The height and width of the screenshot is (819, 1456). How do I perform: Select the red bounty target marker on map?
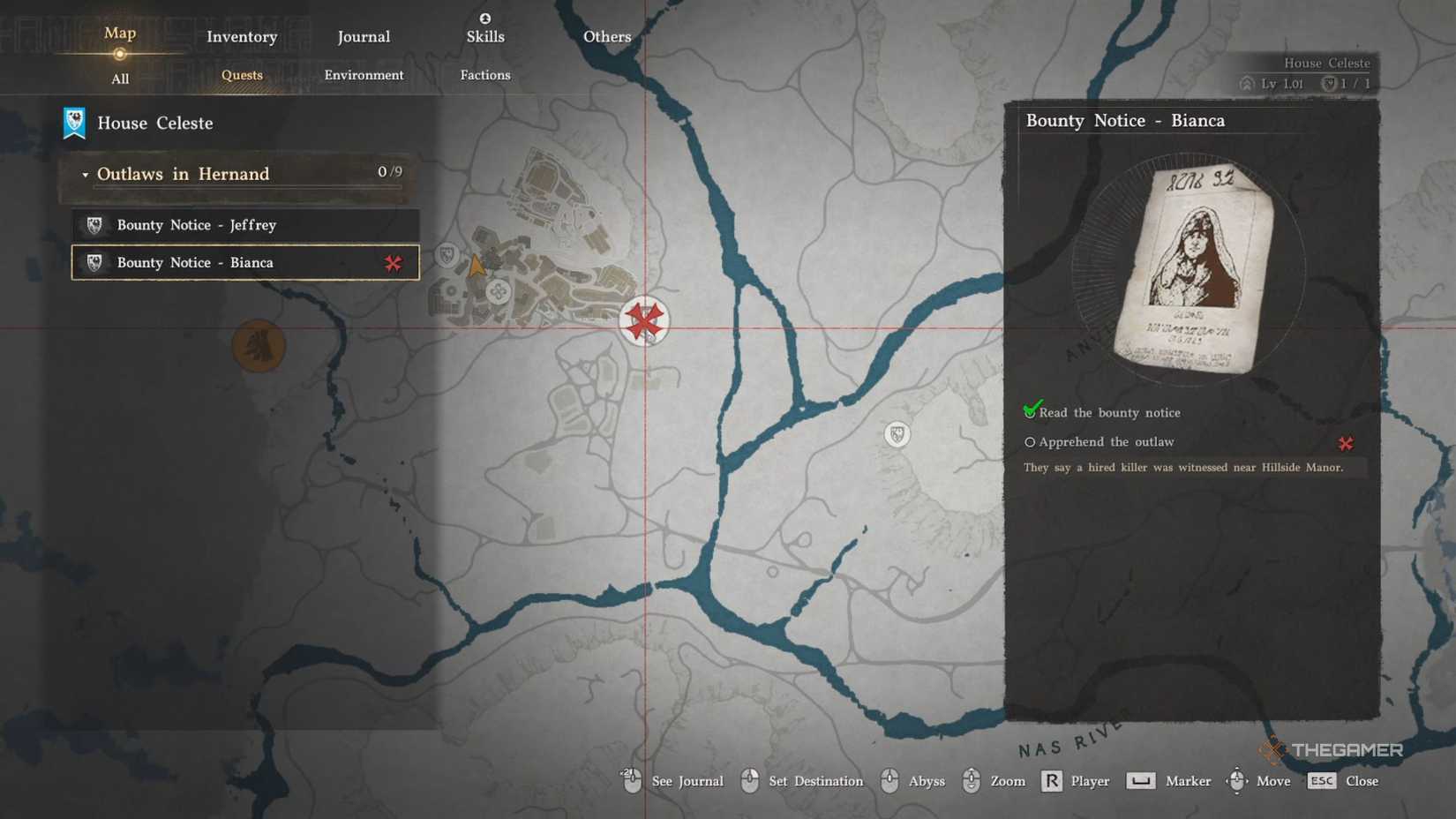pos(645,322)
